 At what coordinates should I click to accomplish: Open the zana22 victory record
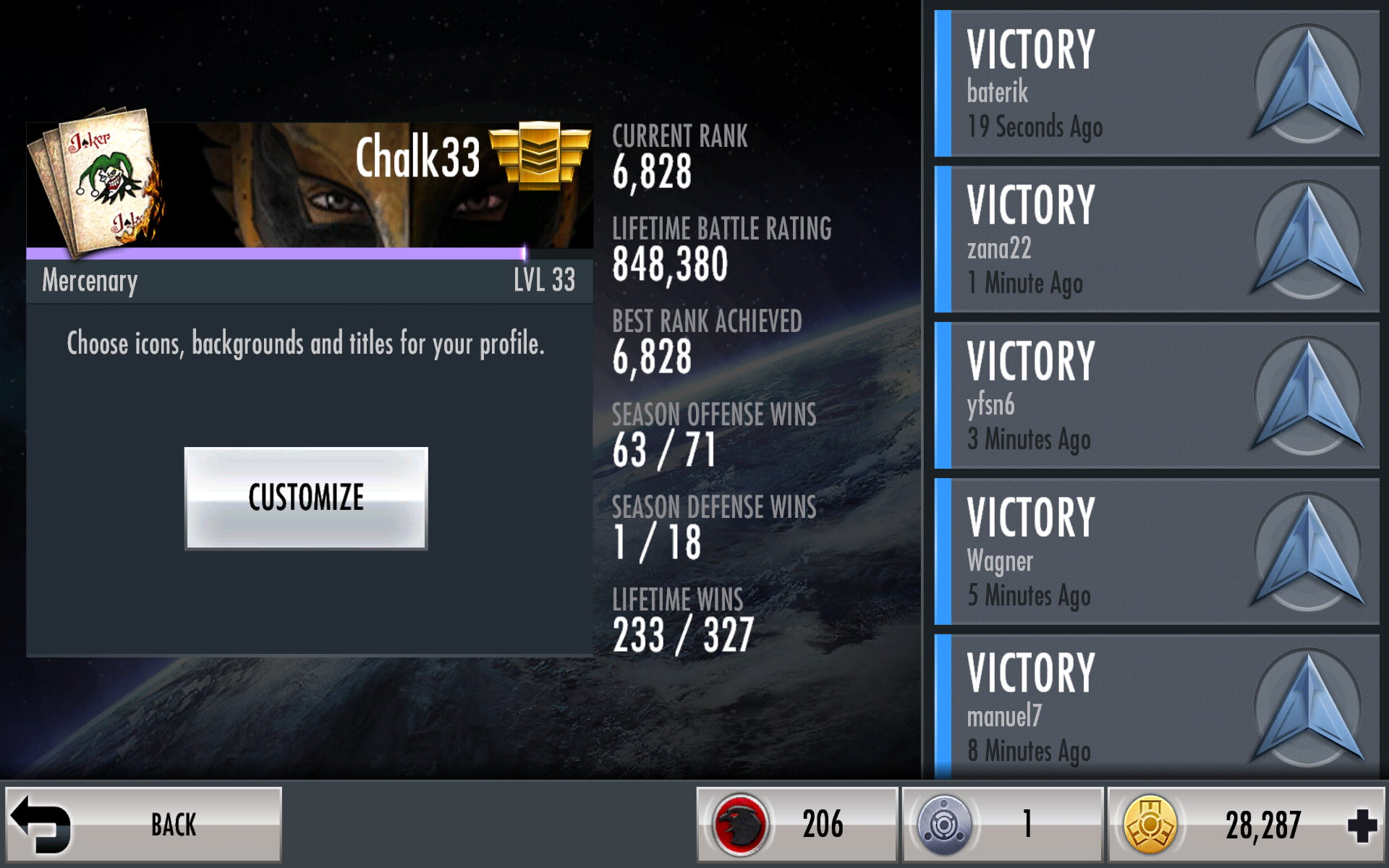(1156, 239)
